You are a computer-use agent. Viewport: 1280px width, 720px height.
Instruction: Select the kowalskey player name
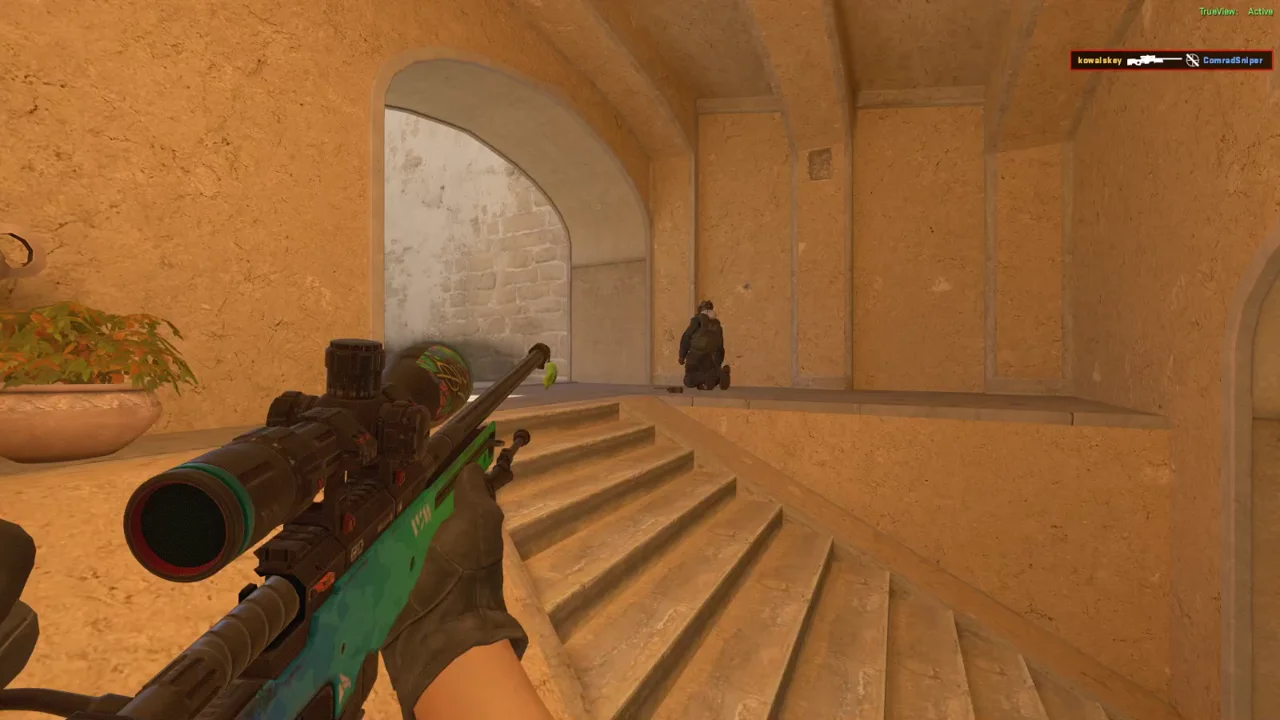pos(1099,60)
